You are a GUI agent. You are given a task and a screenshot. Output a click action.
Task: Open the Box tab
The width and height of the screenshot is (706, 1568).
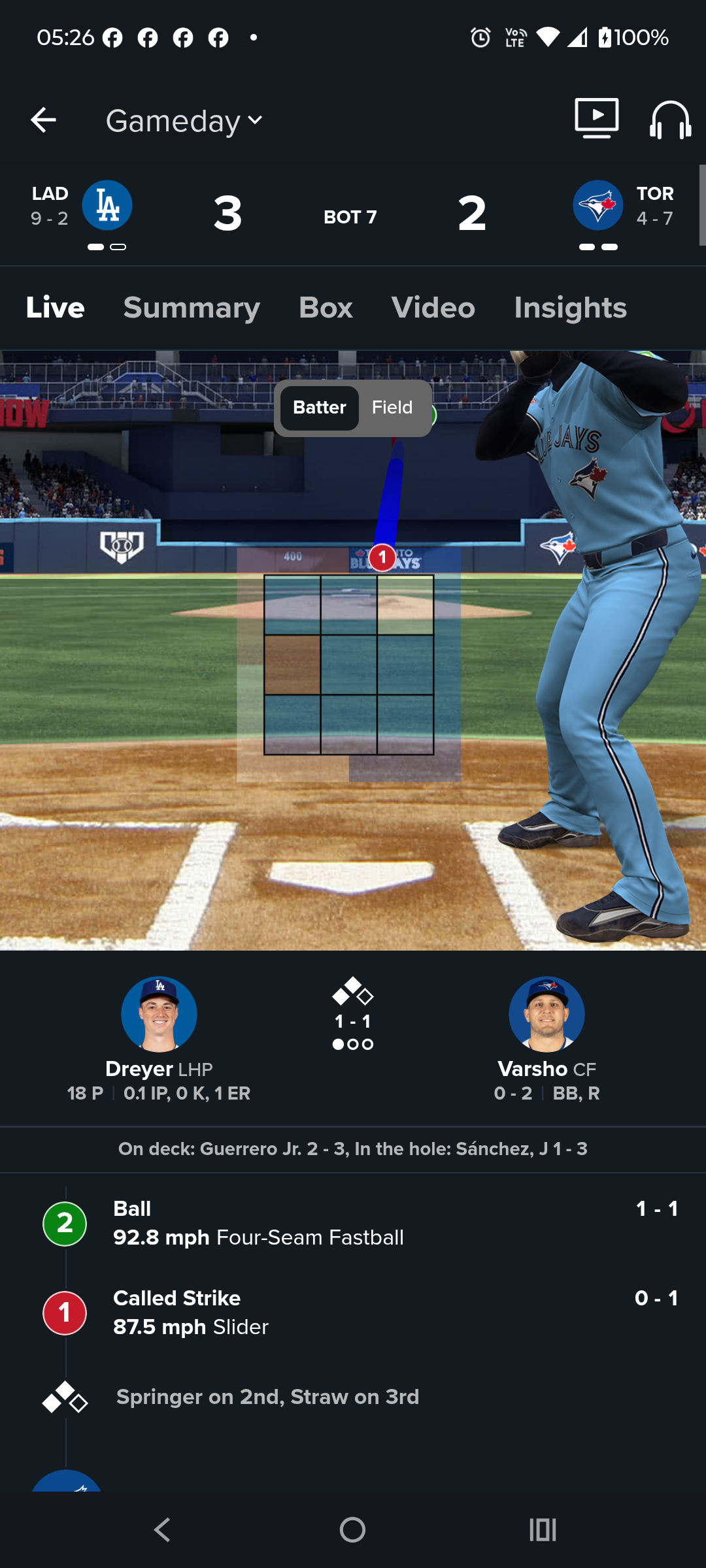coord(326,308)
